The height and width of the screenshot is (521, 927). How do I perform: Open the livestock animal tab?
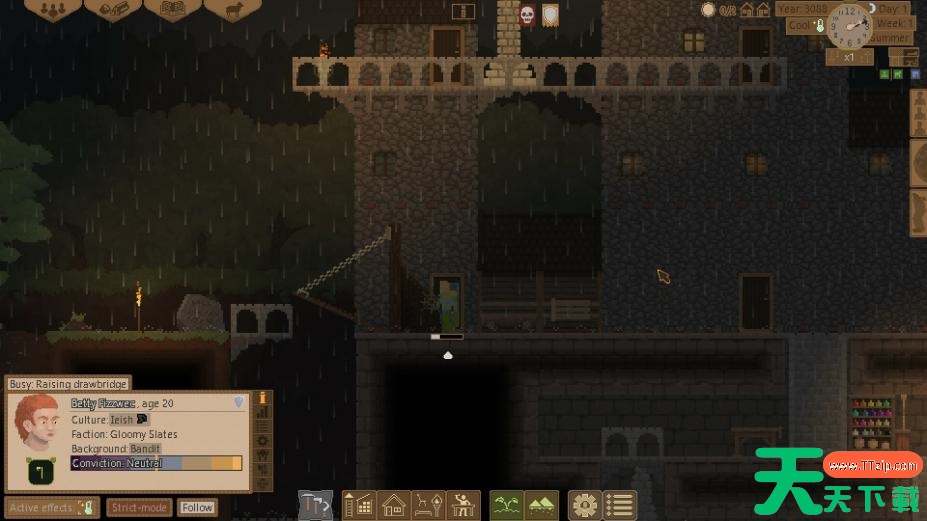tap(232, 8)
